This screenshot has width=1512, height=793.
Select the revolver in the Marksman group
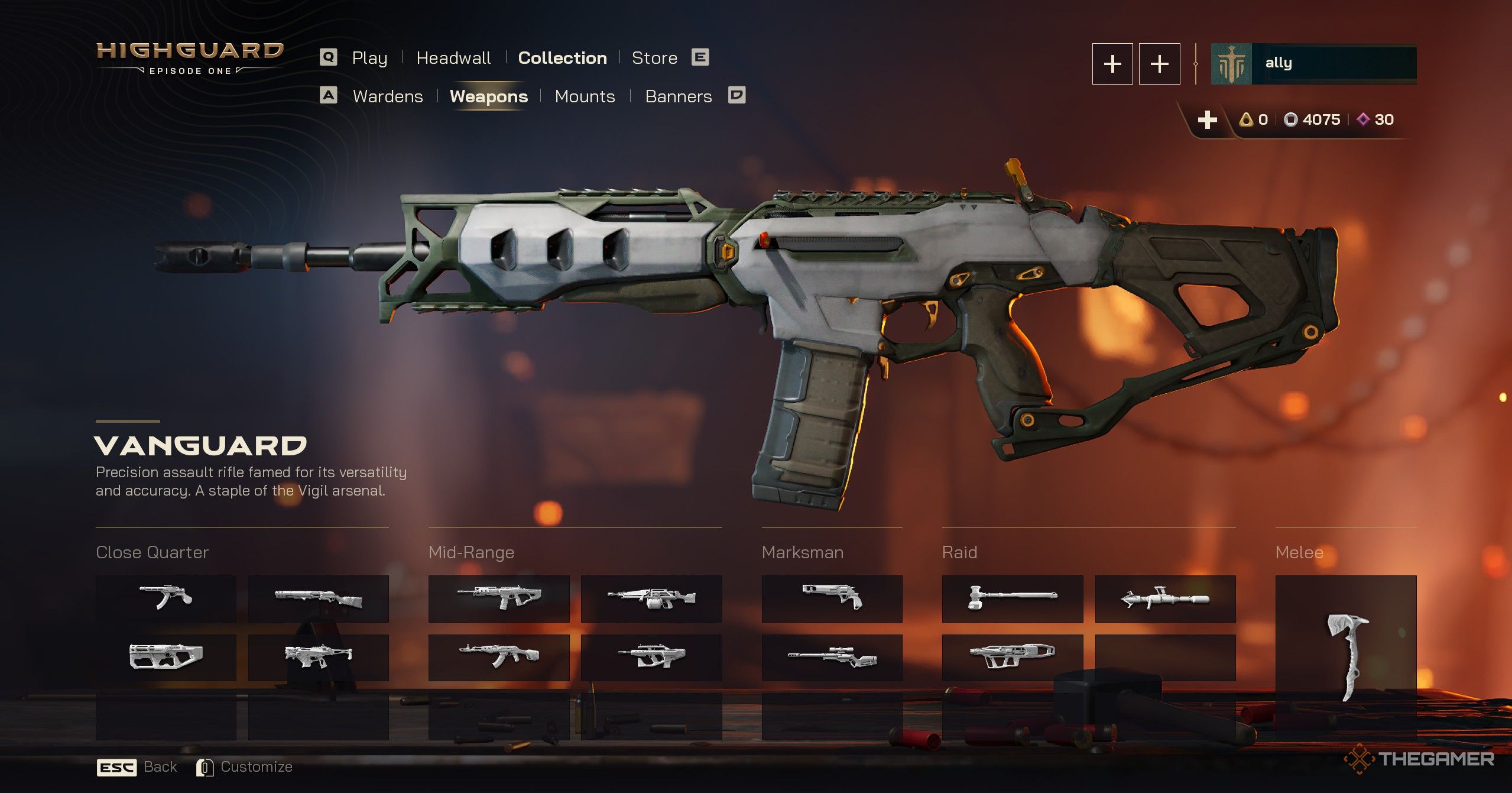tap(832, 598)
